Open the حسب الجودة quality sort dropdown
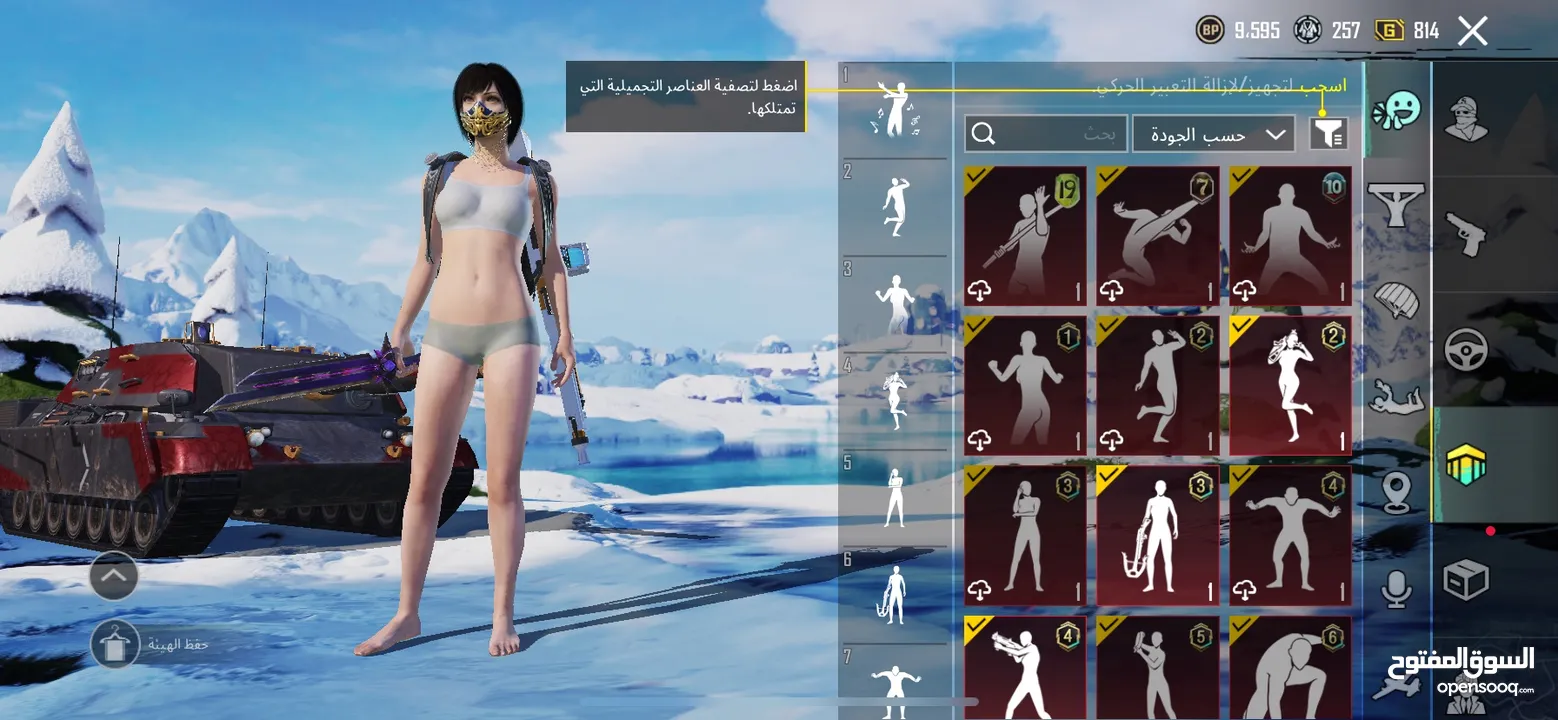 (x=1213, y=133)
